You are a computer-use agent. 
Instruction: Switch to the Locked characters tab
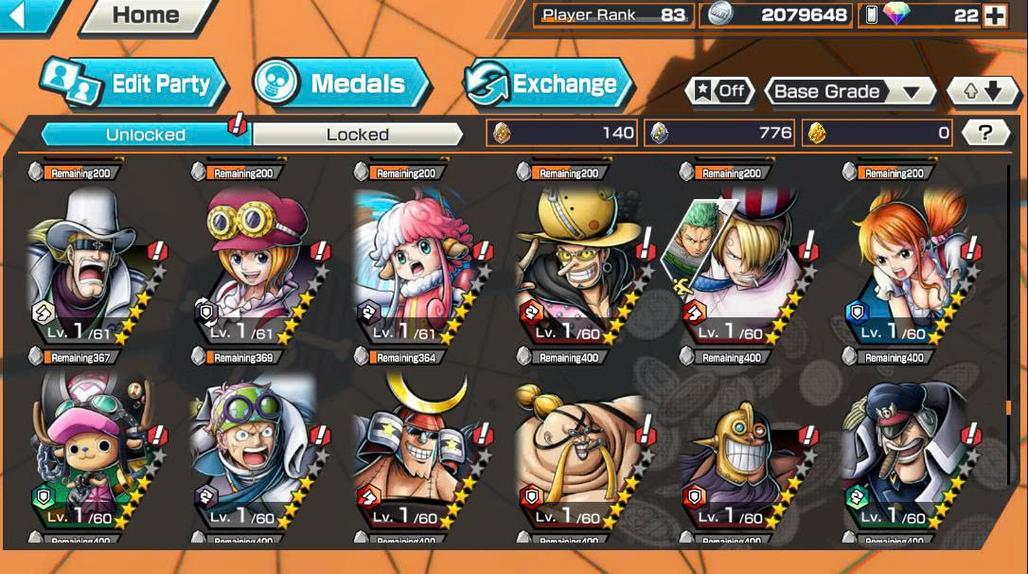point(357,134)
